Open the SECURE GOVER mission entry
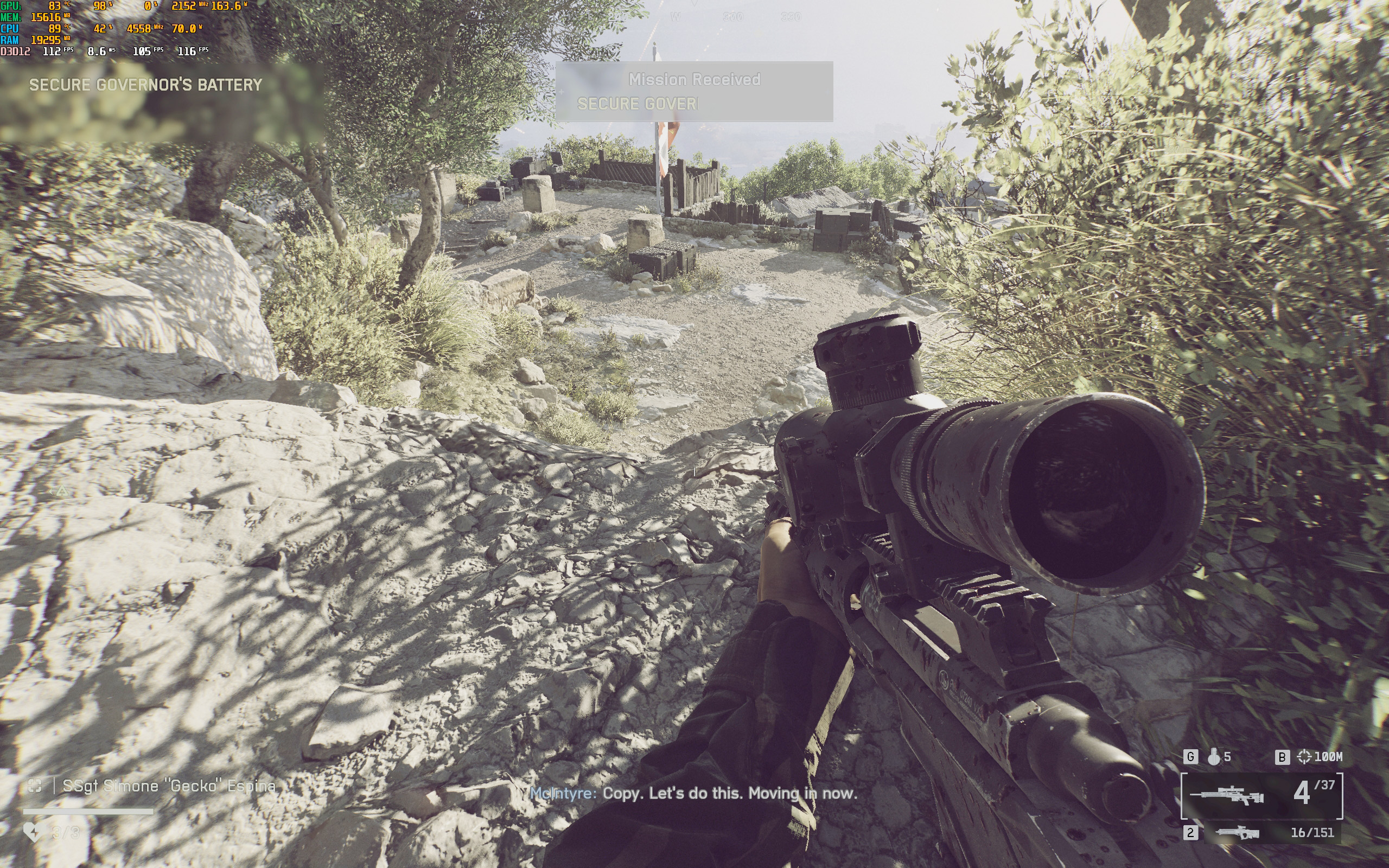The image size is (1389, 868). click(x=637, y=105)
